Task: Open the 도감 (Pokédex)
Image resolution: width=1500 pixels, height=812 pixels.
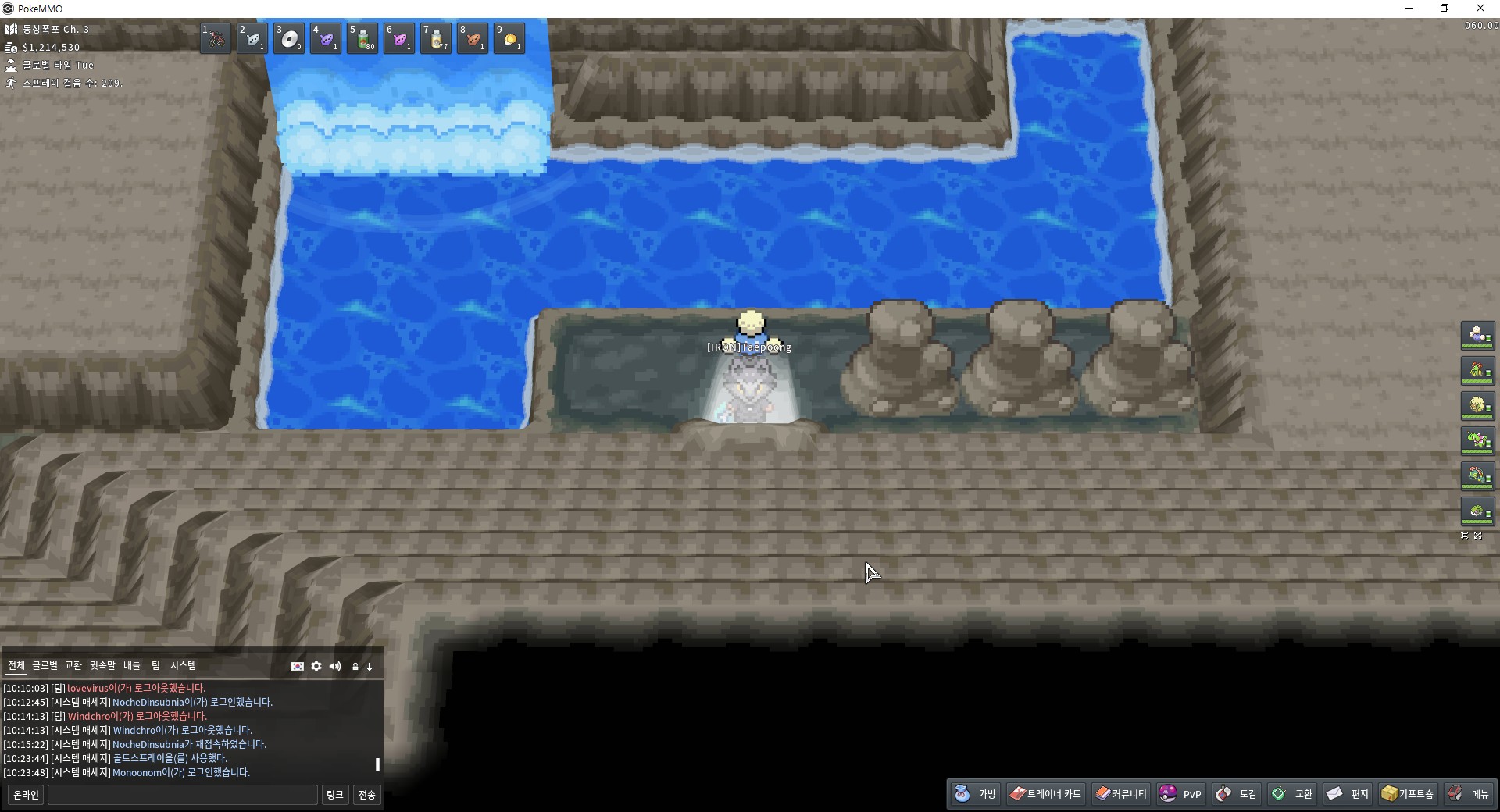Action: pyautogui.click(x=1237, y=794)
